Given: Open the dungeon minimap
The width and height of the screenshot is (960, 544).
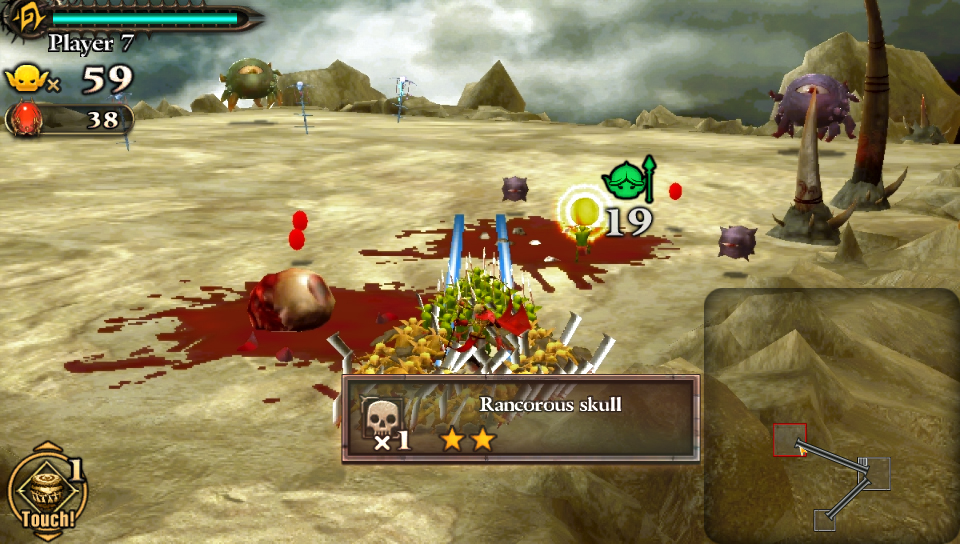Looking at the screenshot, I should pyautogui.click(x=831, y=415).
